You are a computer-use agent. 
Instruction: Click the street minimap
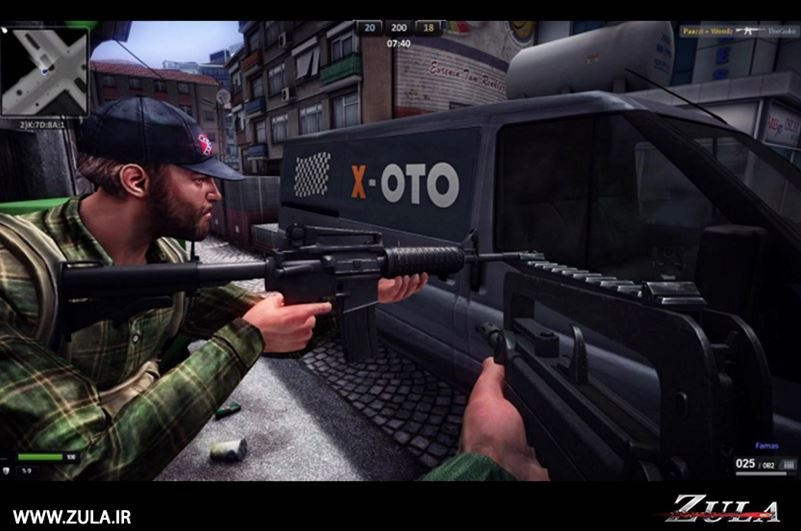pos(44,70)
